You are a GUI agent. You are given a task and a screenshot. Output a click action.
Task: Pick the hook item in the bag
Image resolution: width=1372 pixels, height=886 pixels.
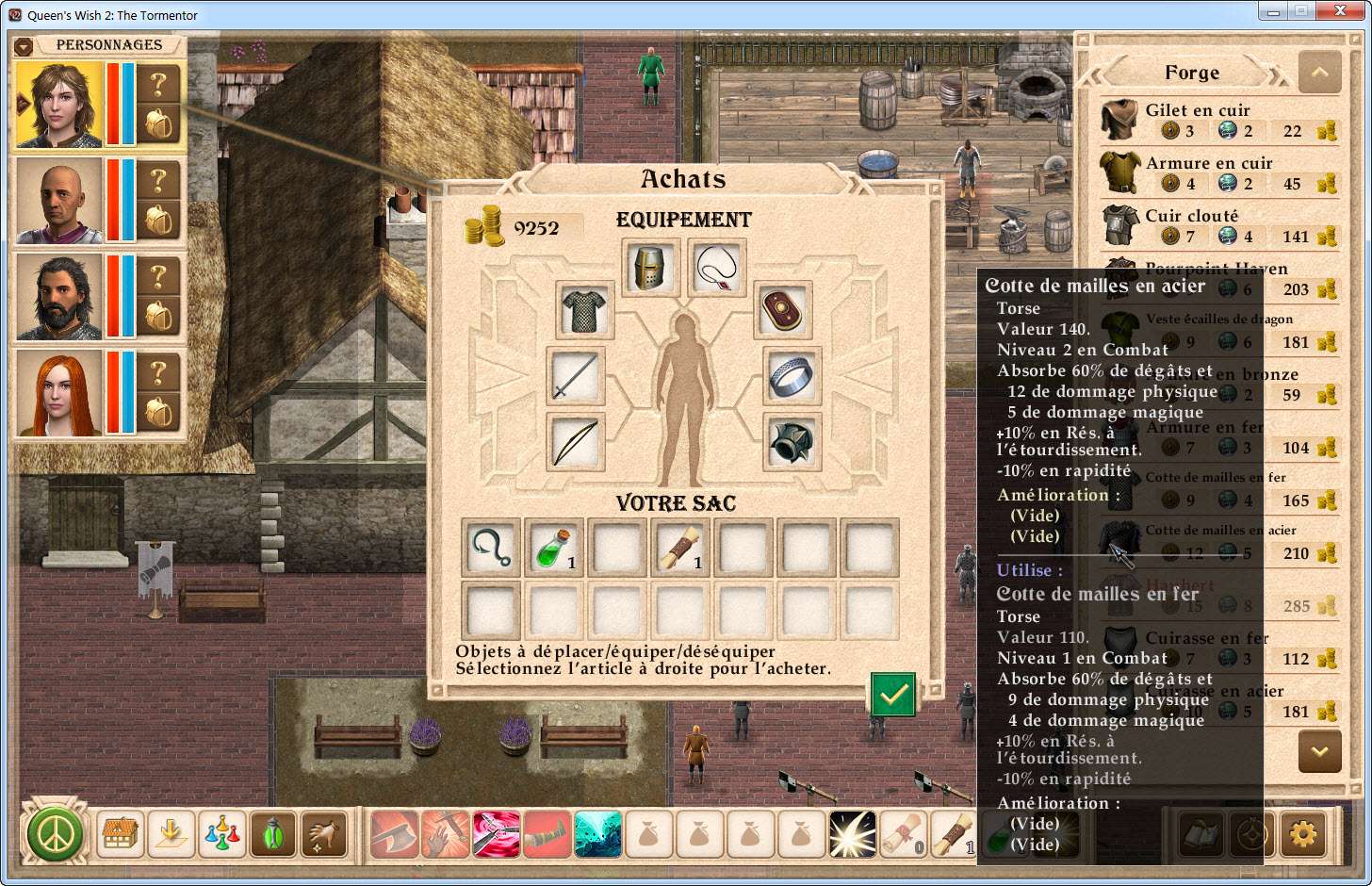click(x=490, y=548)
